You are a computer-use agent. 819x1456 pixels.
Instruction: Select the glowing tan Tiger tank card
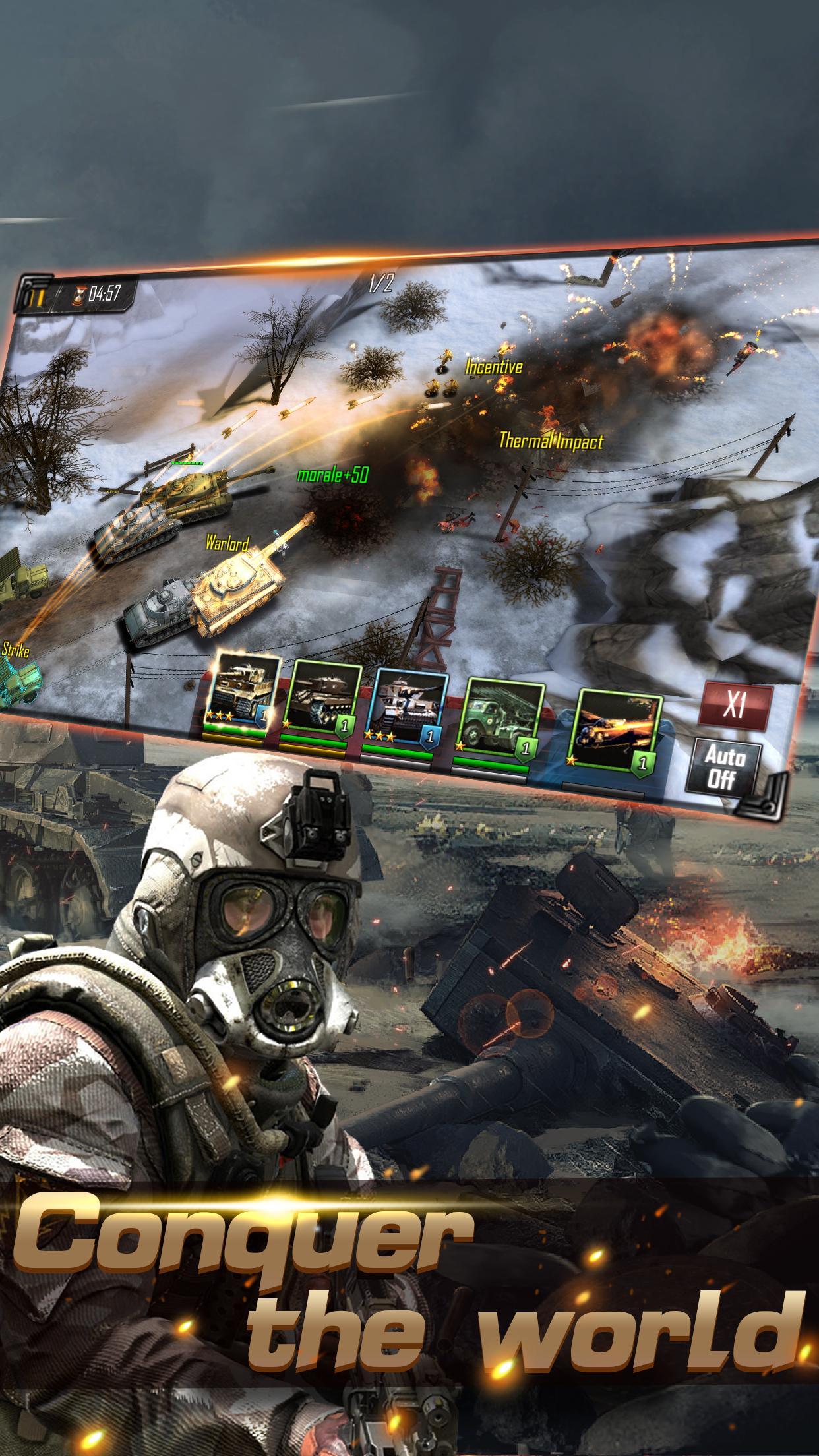pos(241,696)
